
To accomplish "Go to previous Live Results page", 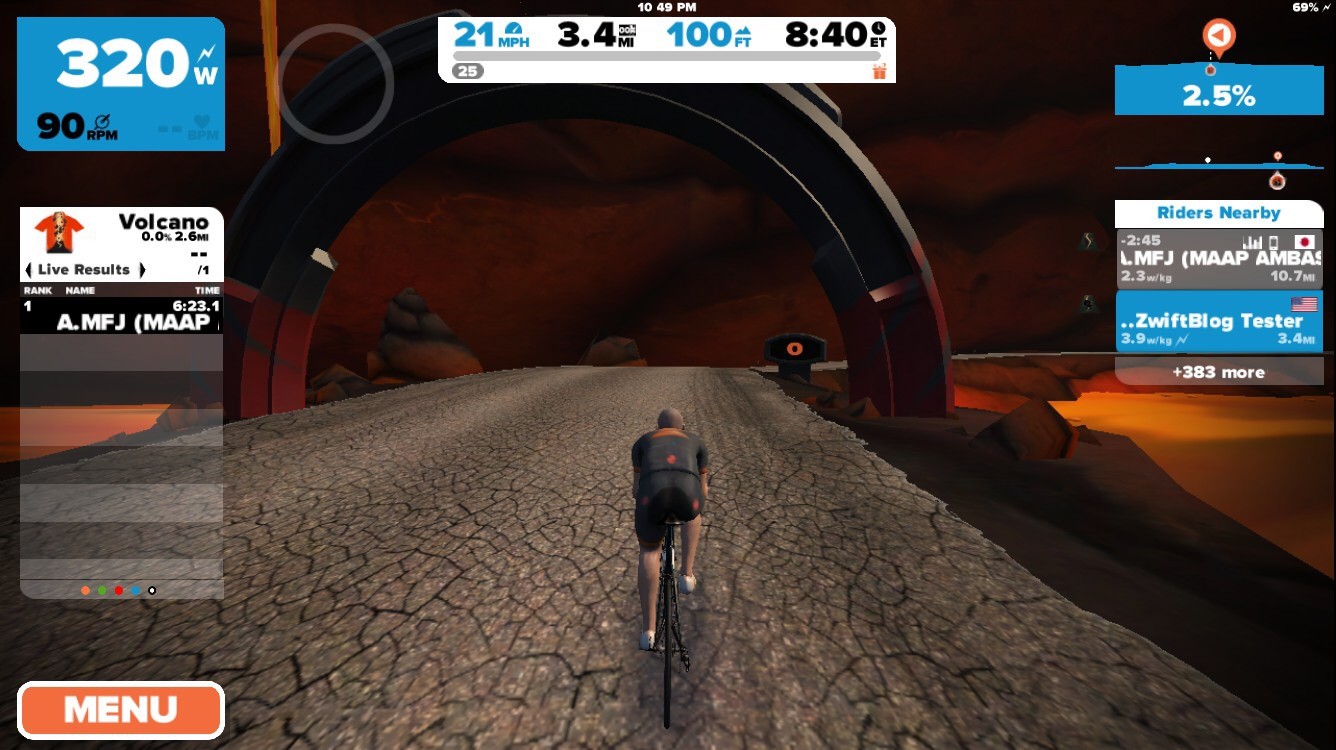I will coord(29,270).
